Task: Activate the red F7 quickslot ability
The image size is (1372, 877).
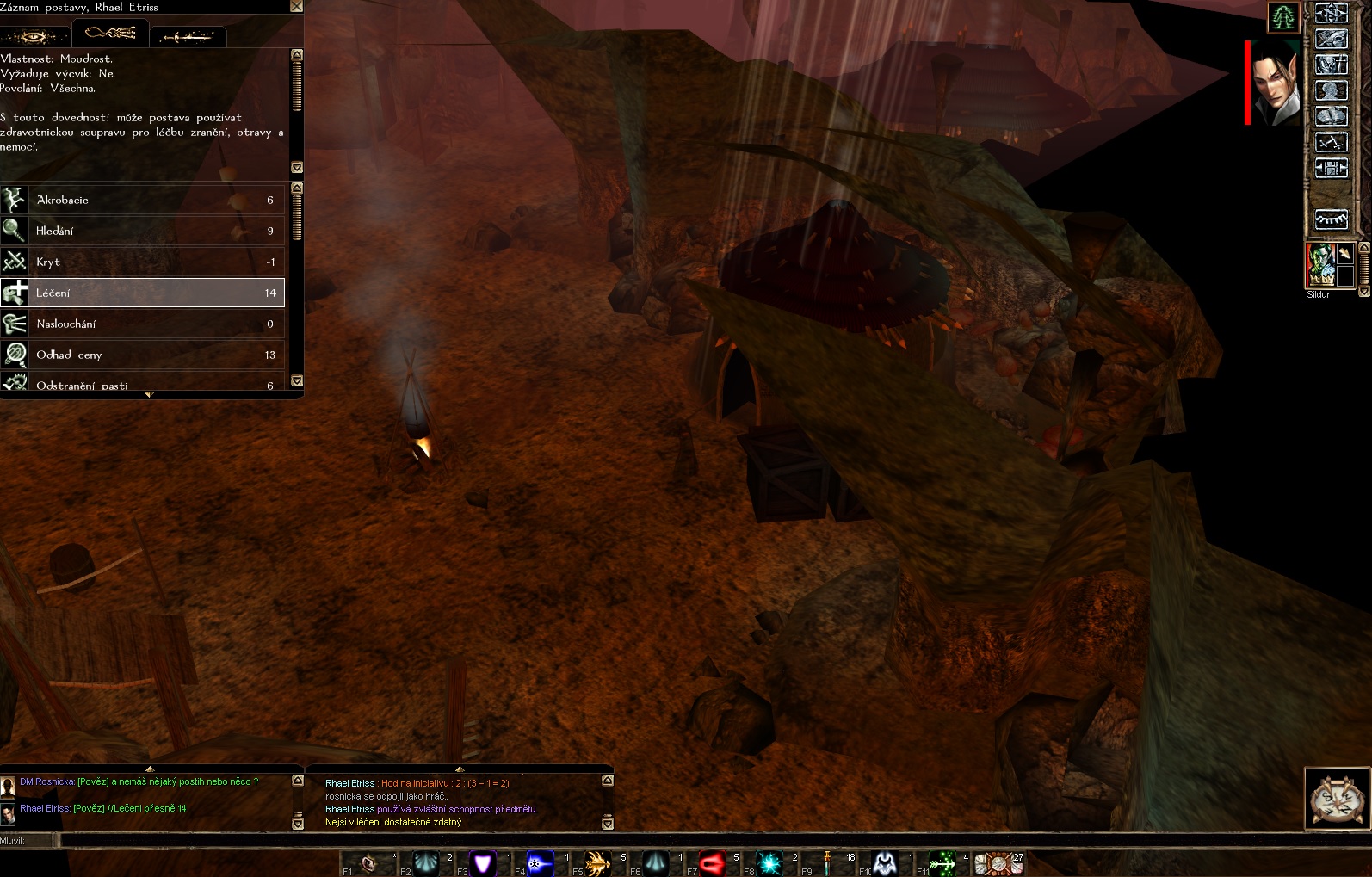Action: (x=713, y=863)
